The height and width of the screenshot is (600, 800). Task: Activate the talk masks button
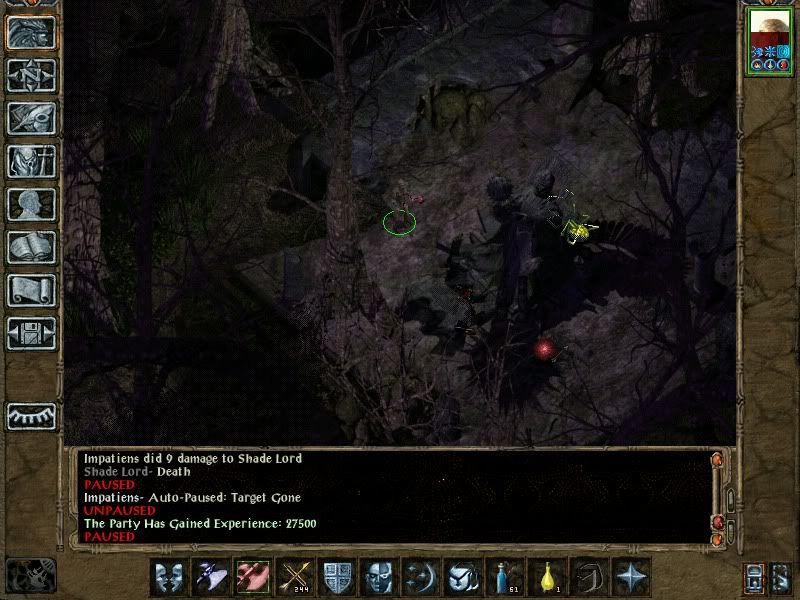pos(170,578)
